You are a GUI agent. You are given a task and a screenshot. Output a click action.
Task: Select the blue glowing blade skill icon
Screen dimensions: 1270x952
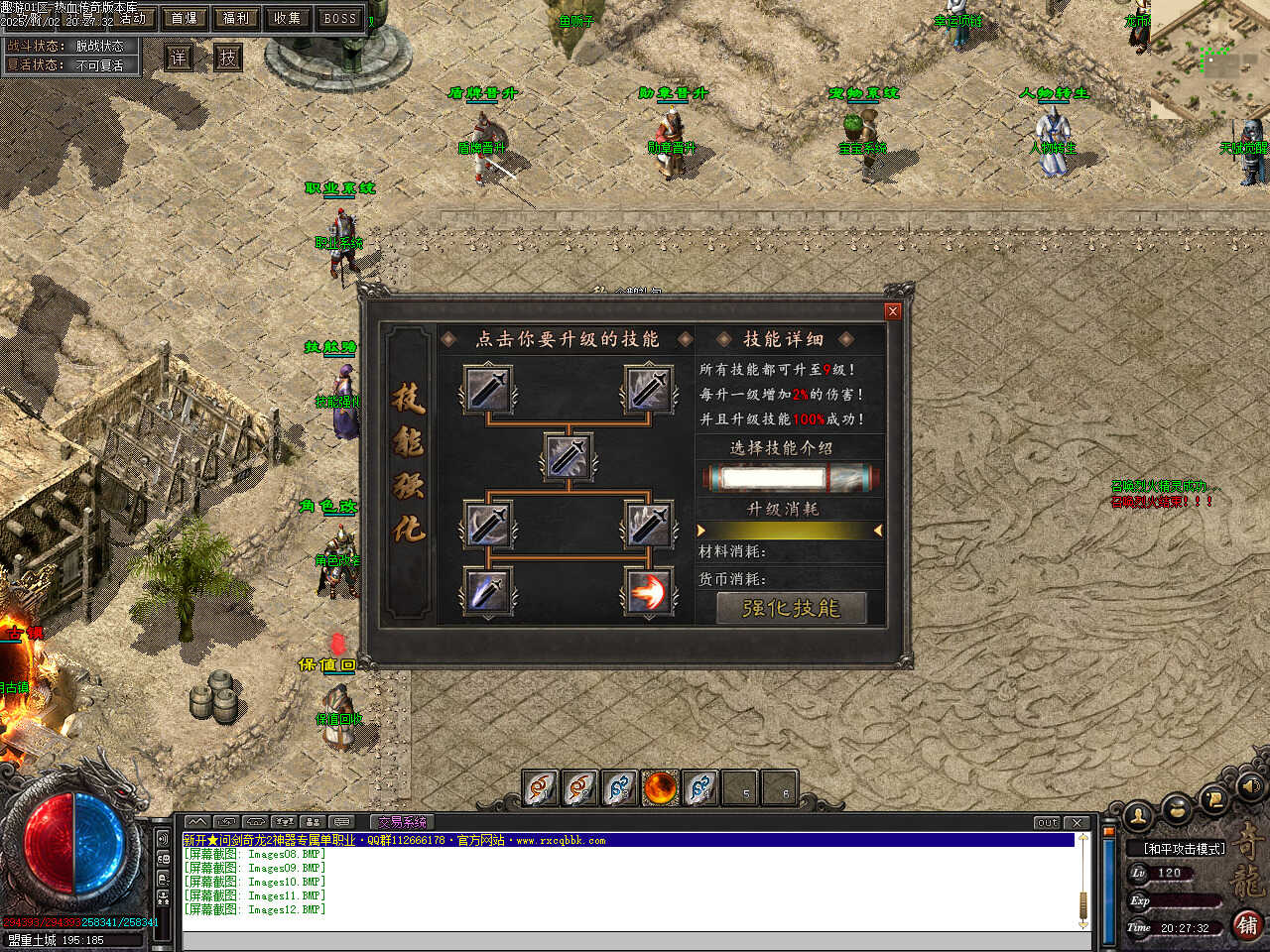(x=487, y=591)
